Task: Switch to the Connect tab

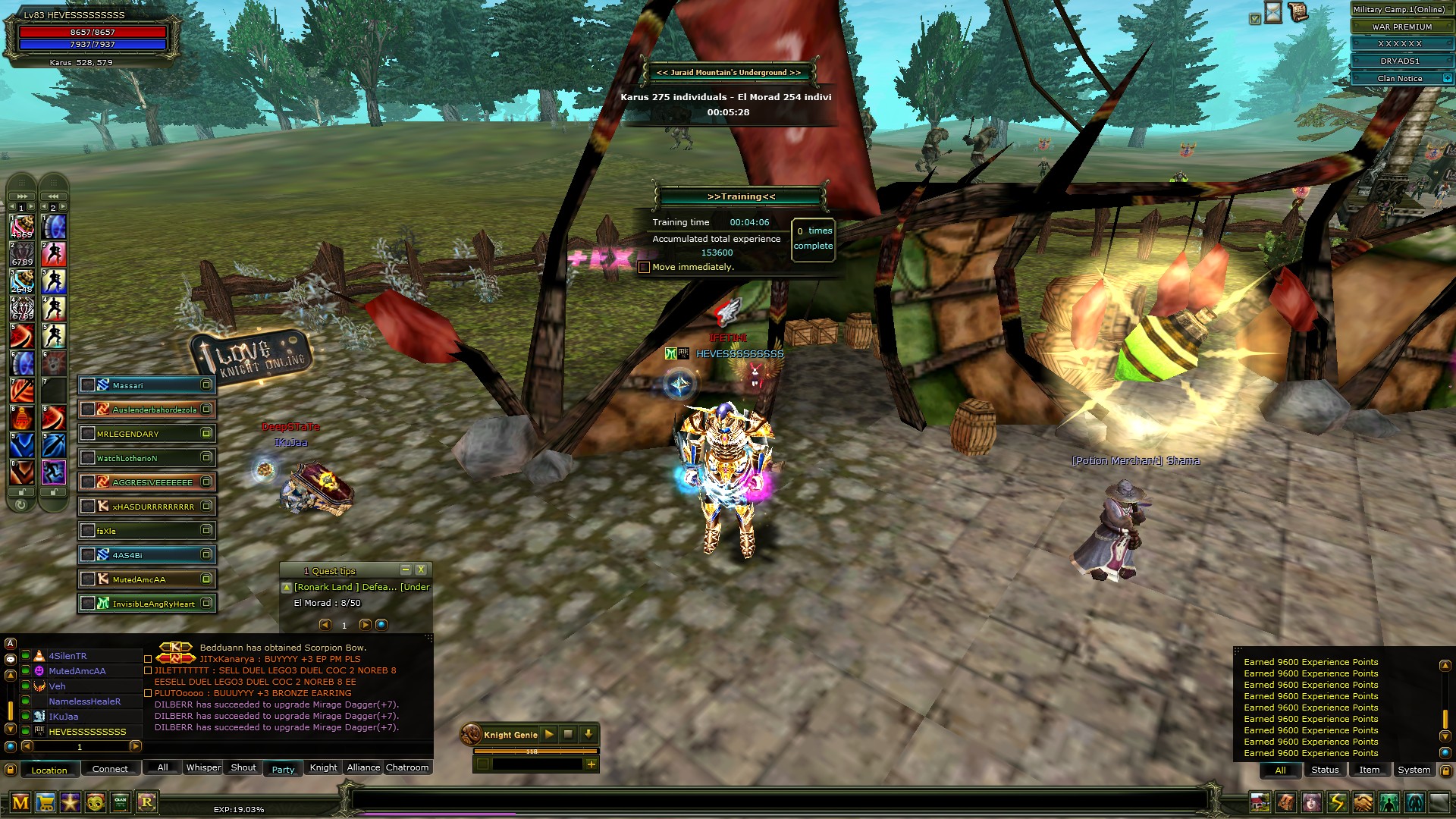Action: coord(110,769)
